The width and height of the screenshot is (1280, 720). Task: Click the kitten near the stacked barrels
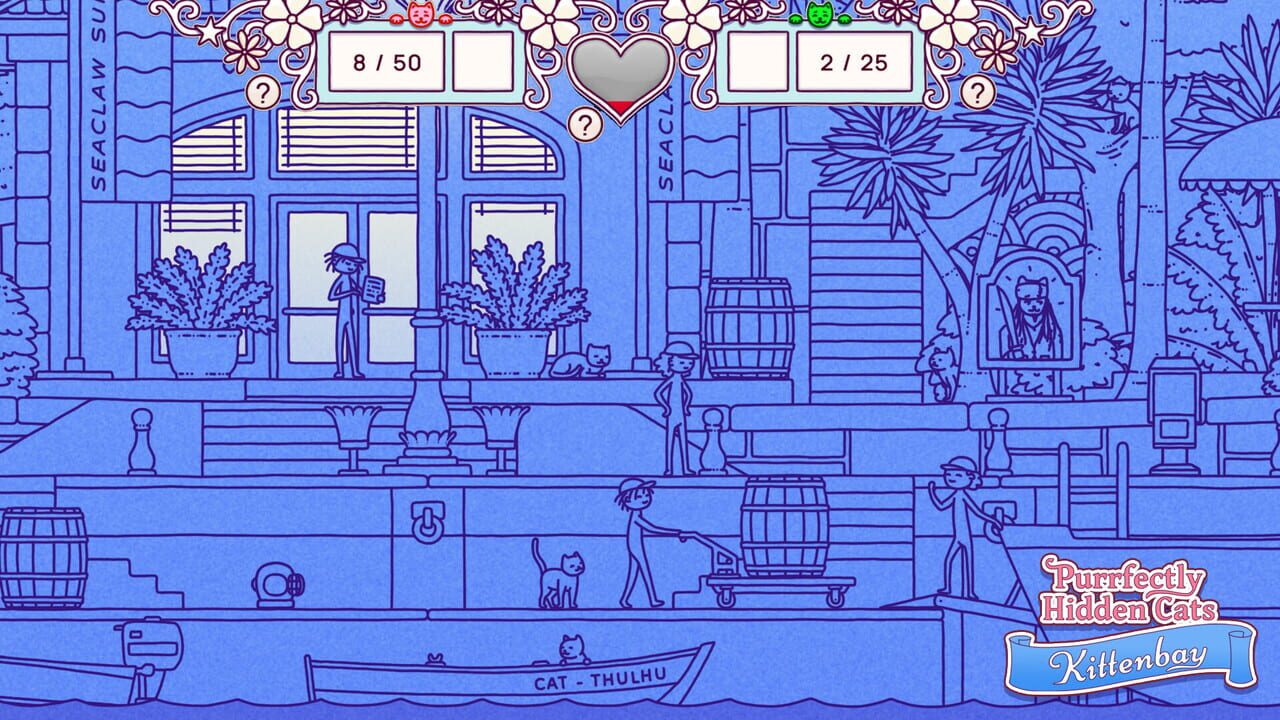[x=938, y=365]
